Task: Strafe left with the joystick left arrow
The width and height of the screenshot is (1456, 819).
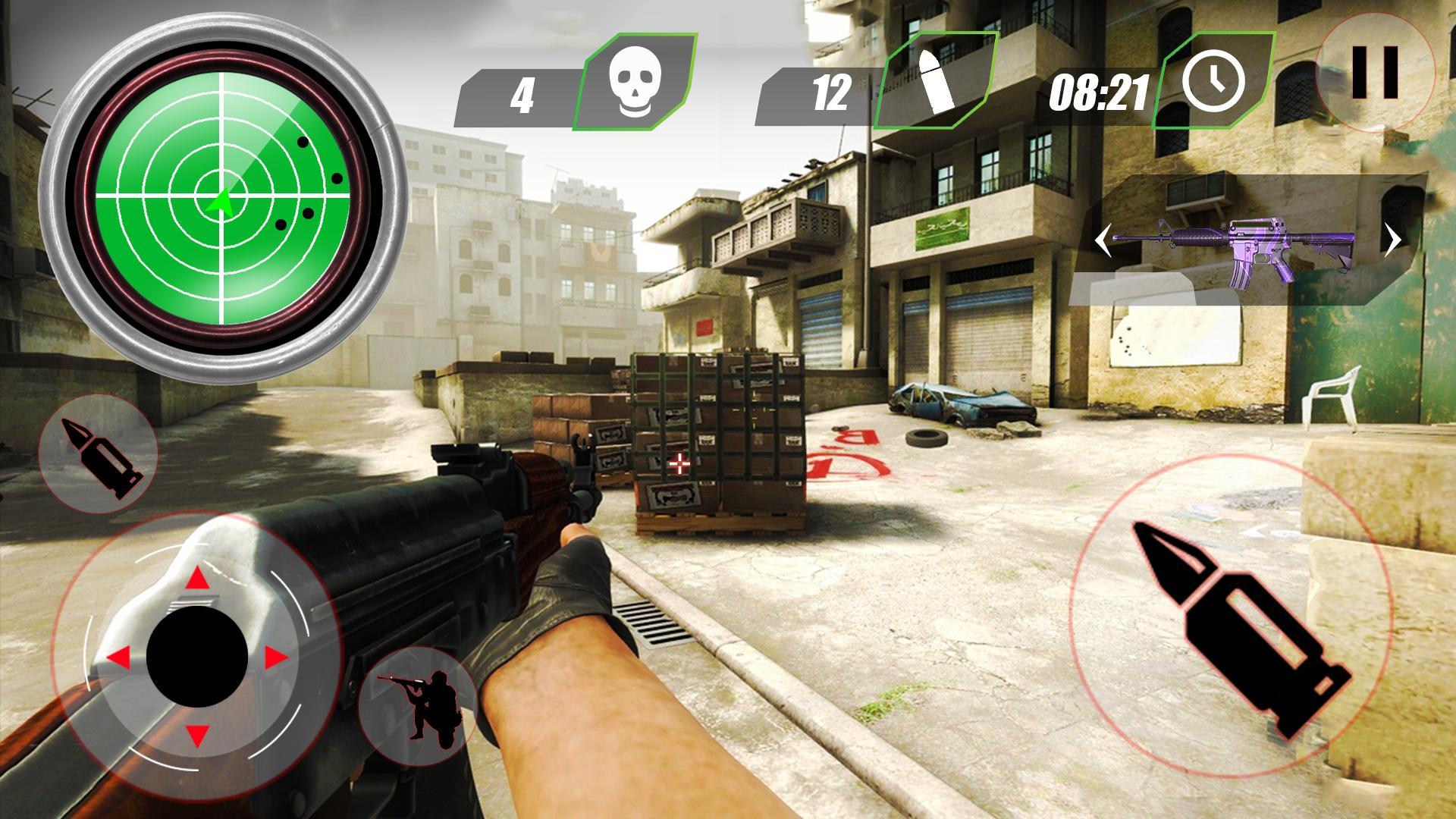Action: tap(118, 657)
